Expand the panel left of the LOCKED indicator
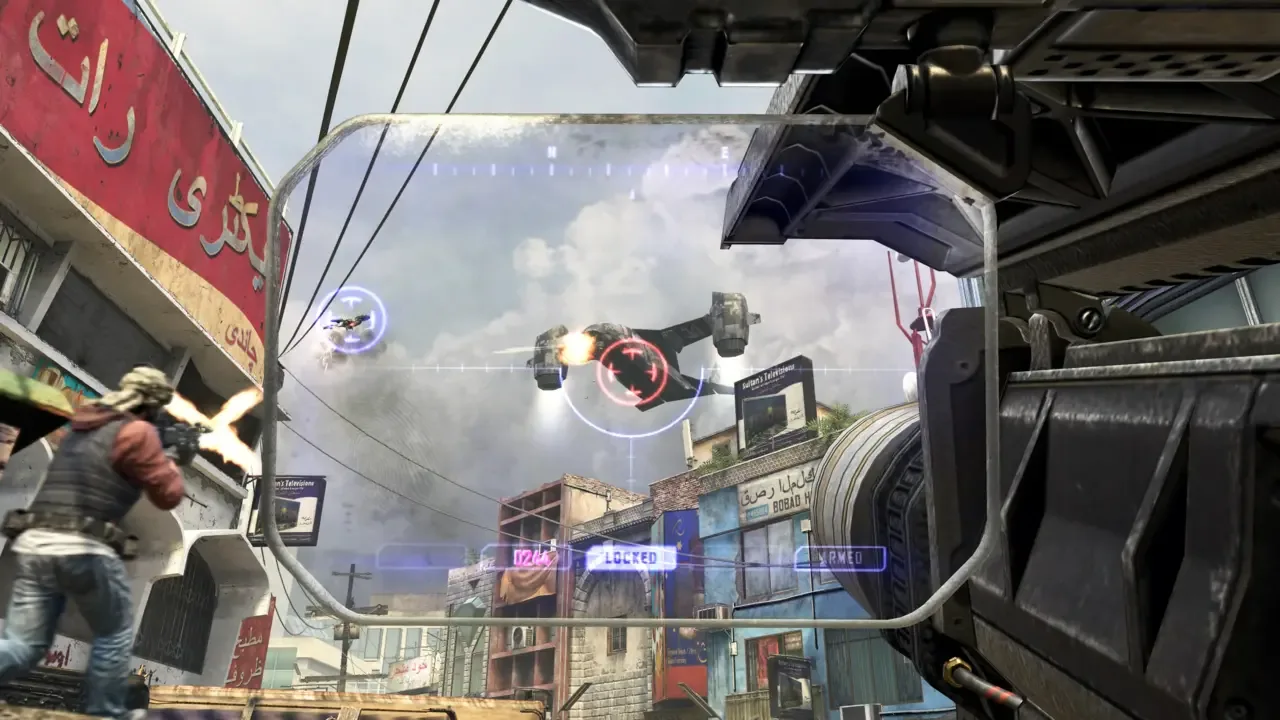The image size is (1280, 720). [530, 556]
